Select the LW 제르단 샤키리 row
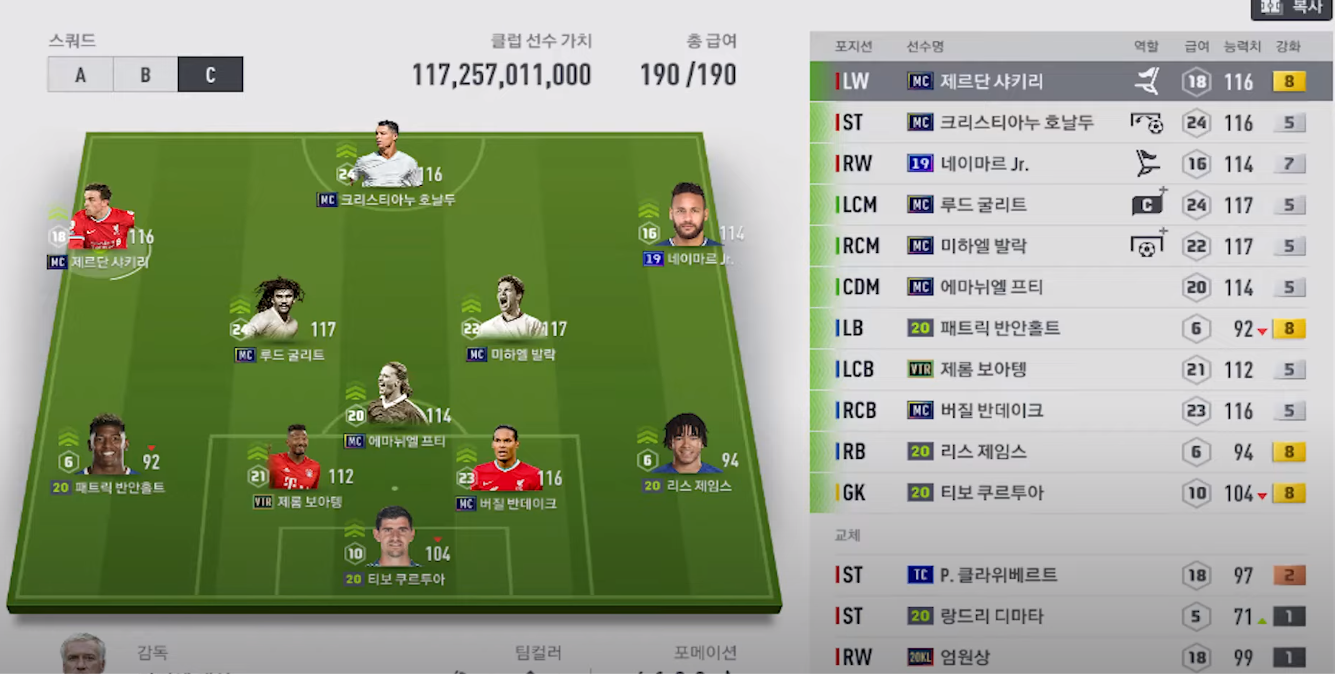 click(x=1070, y=82)
